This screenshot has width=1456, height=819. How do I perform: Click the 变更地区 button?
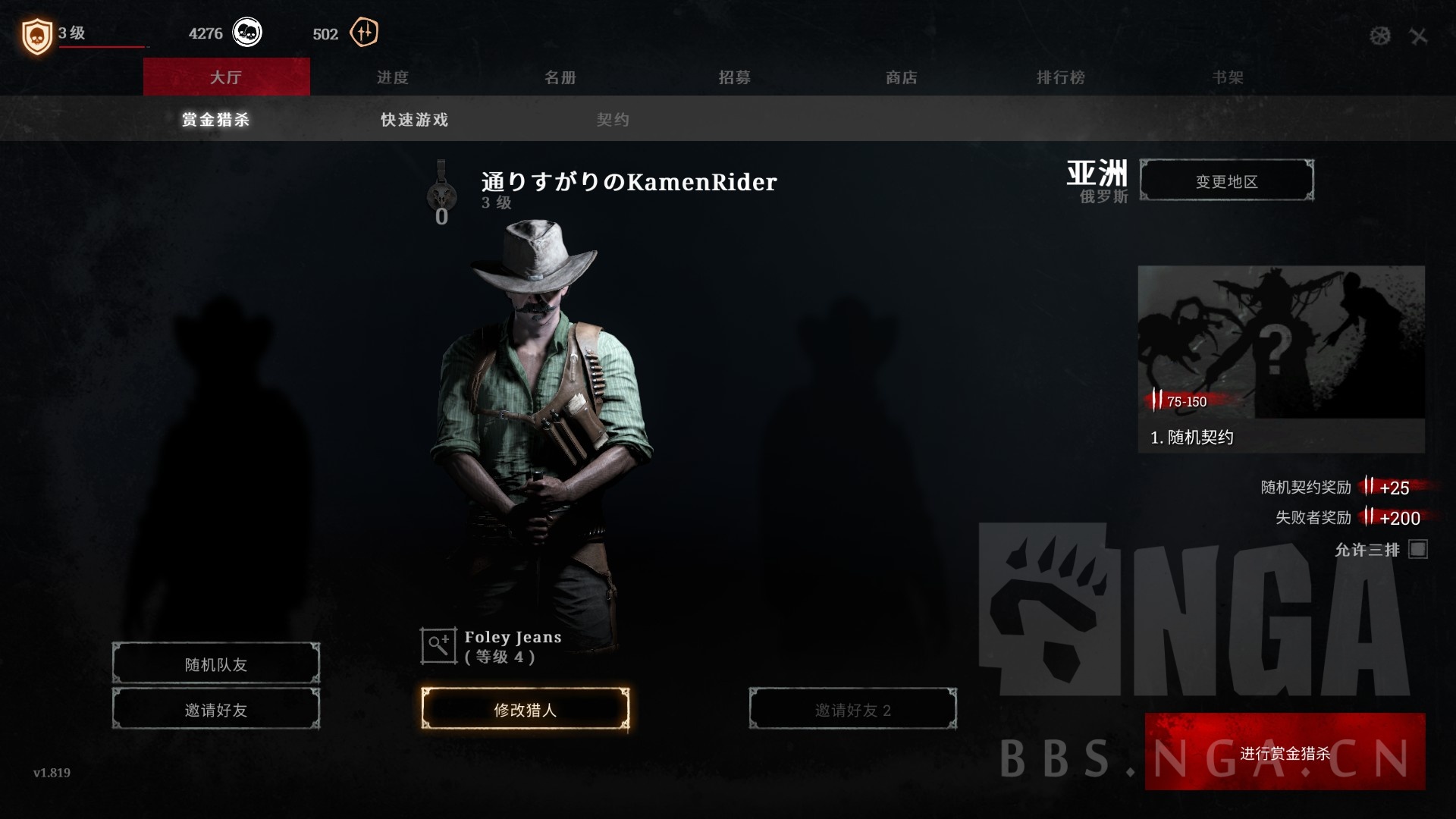click(x=1227, y=180)
